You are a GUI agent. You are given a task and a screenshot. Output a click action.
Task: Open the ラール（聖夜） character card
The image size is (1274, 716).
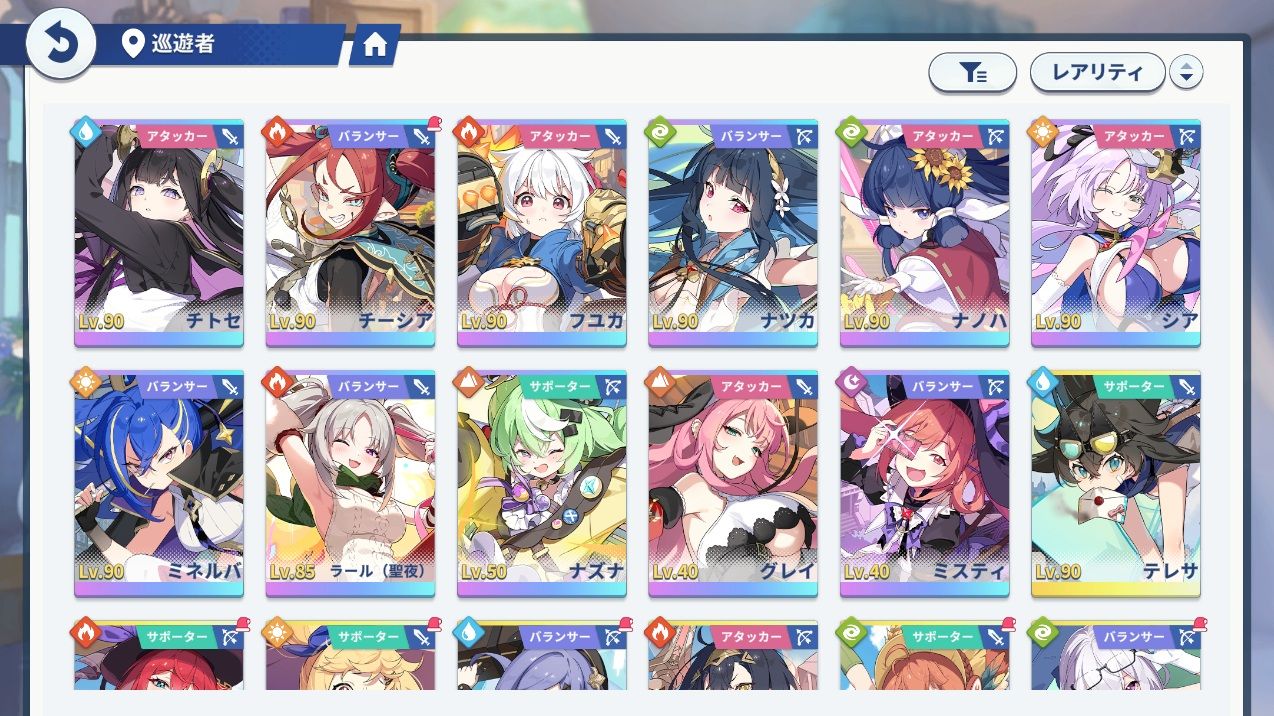click(350, 485)
